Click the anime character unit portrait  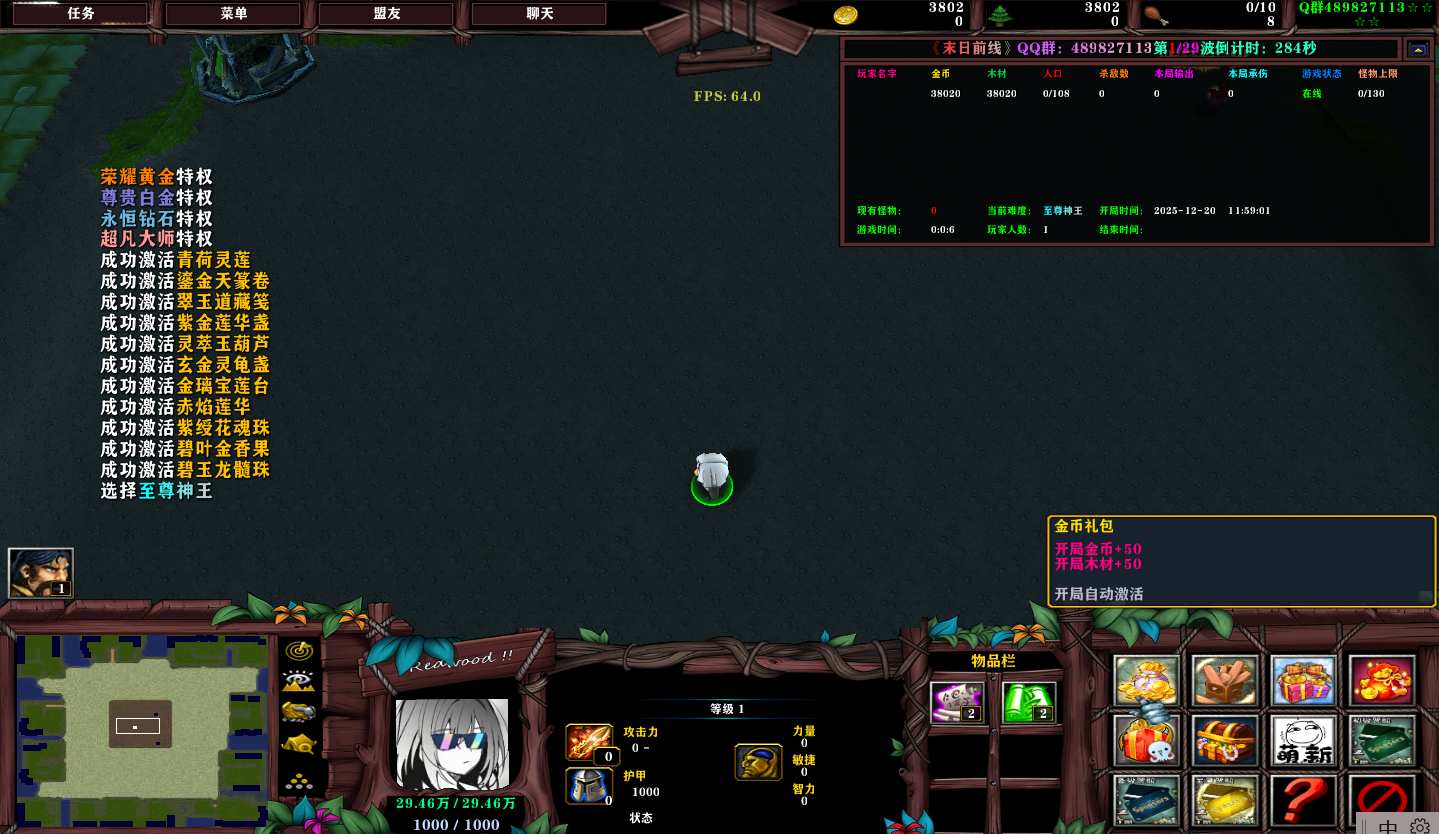(x=452, y=744)
